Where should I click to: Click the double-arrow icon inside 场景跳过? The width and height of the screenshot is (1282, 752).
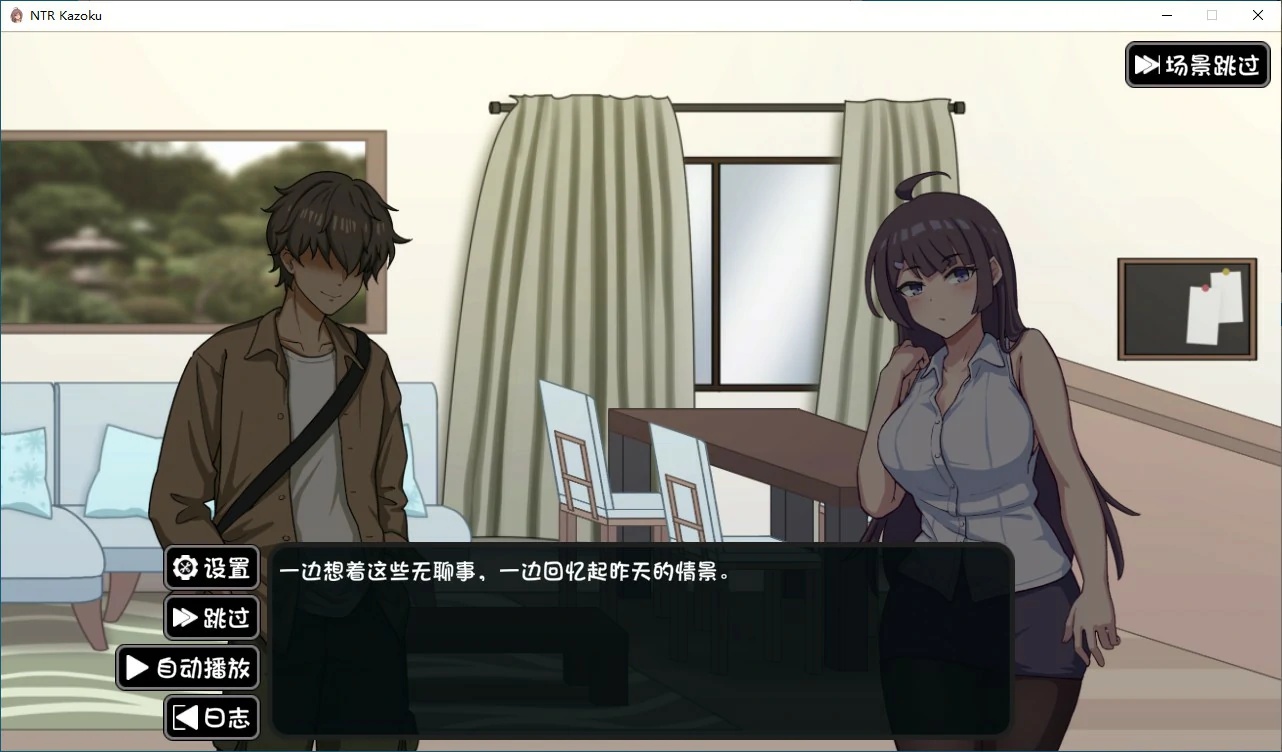coord(1147,64)
